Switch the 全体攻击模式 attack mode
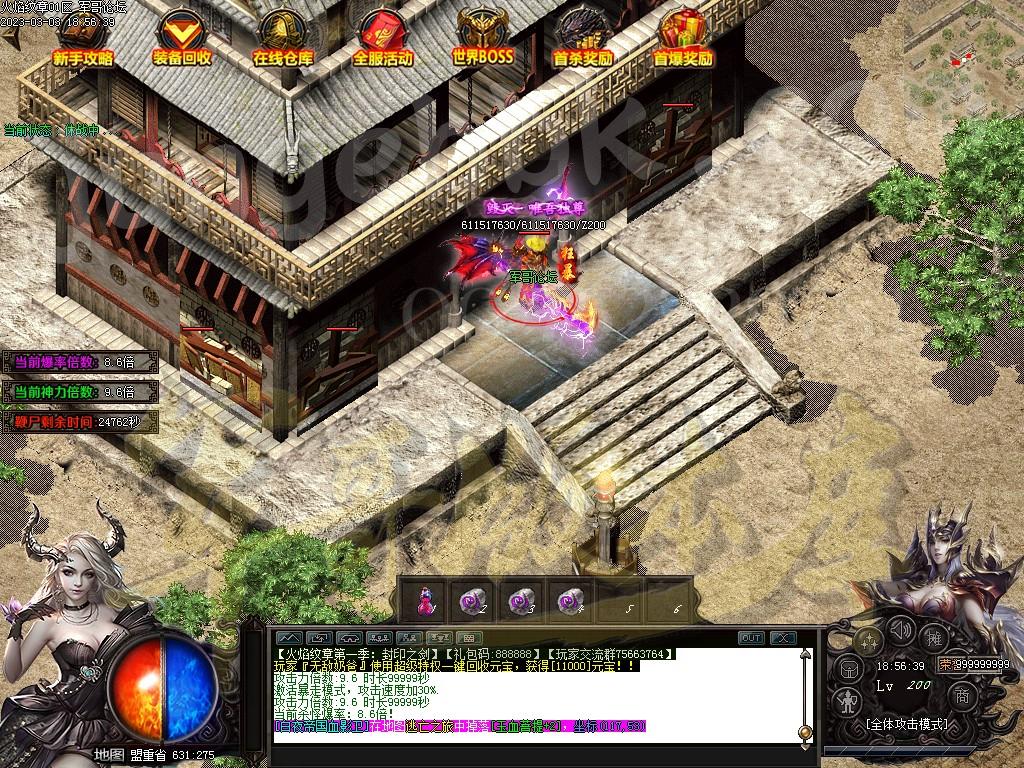This screenshot has height=768, width=1024. [x=905, y=724]
